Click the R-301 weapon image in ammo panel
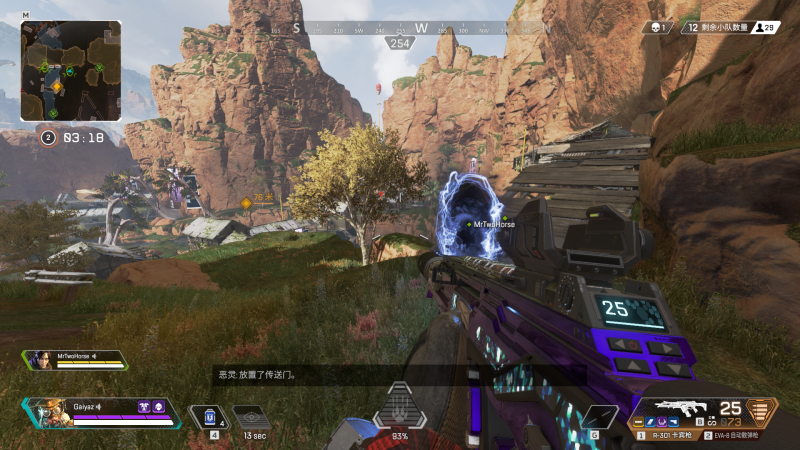Image resolution: width=800 pixels, height=450 pixels. (680, 408)
